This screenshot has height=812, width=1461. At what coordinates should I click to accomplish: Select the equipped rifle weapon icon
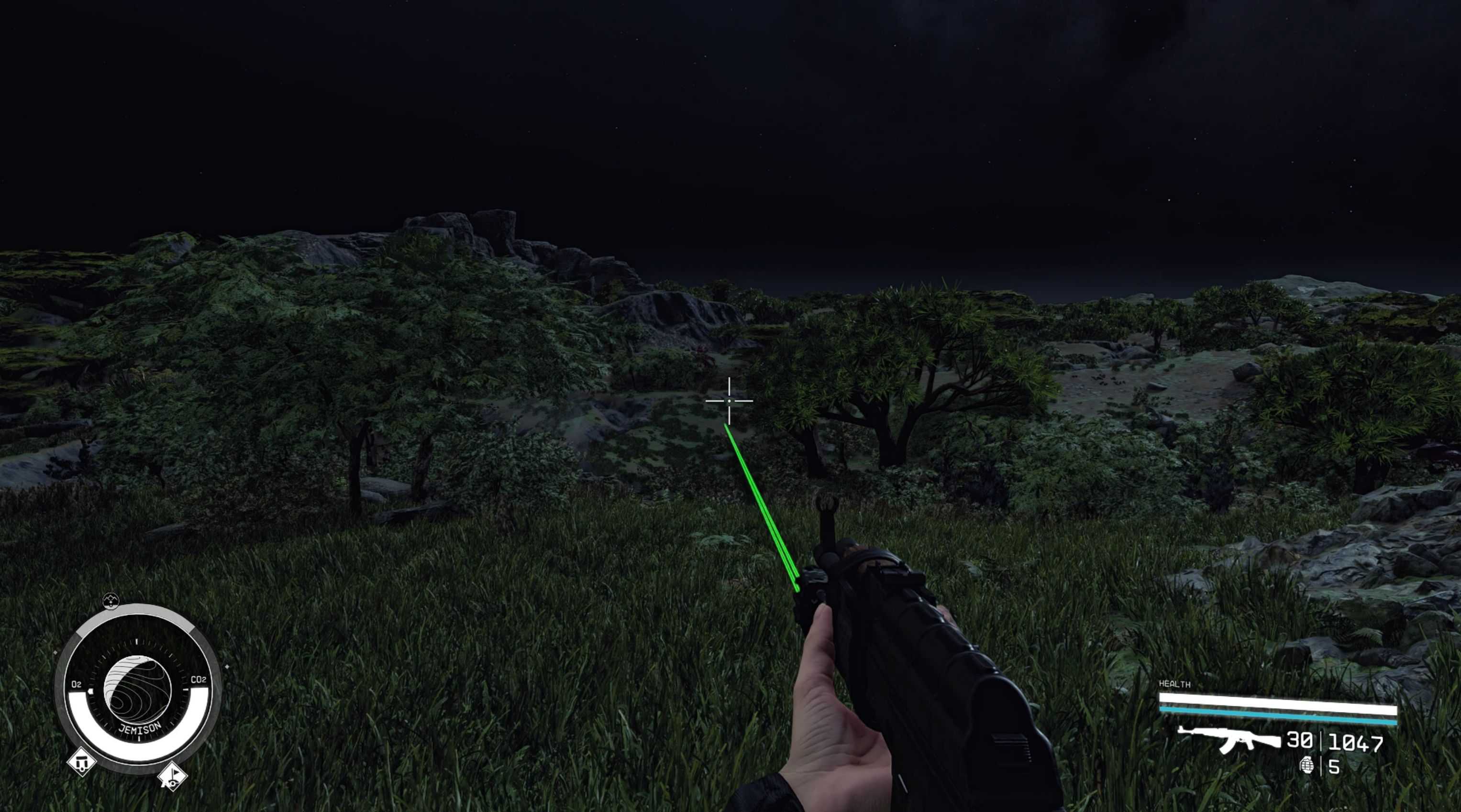(x=1228, y=739)
